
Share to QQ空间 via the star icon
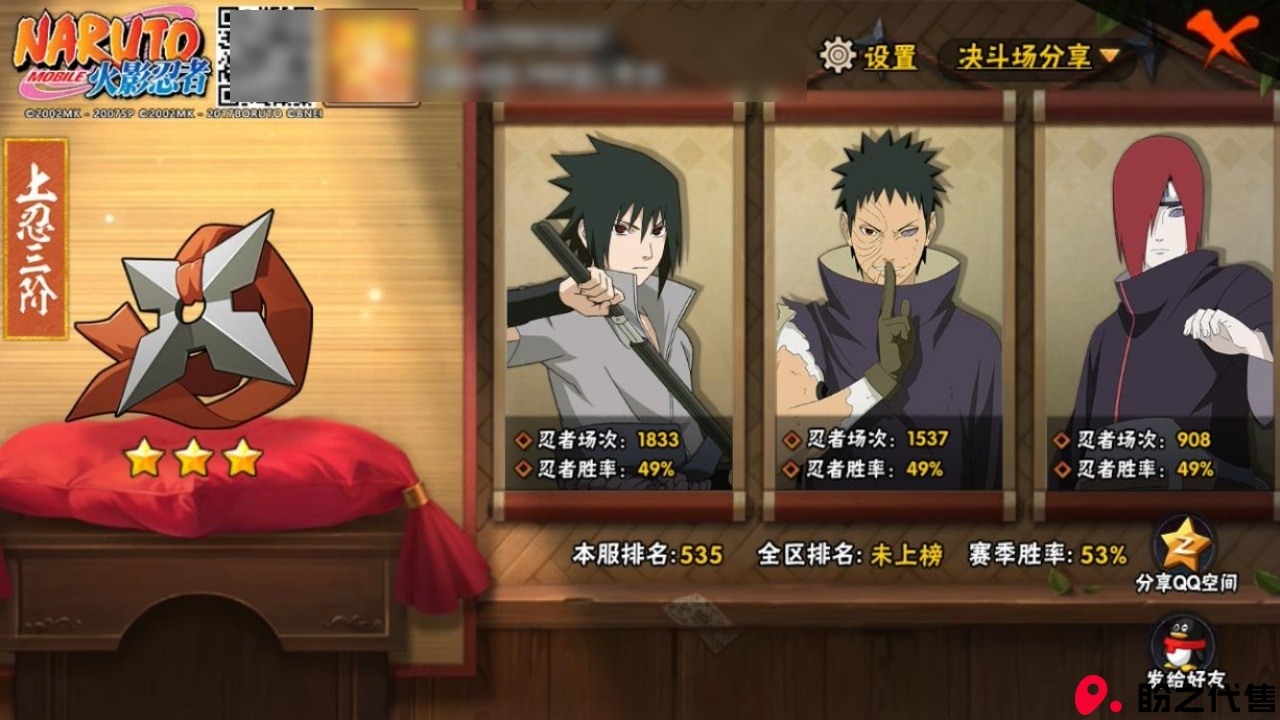(1185, 546)
